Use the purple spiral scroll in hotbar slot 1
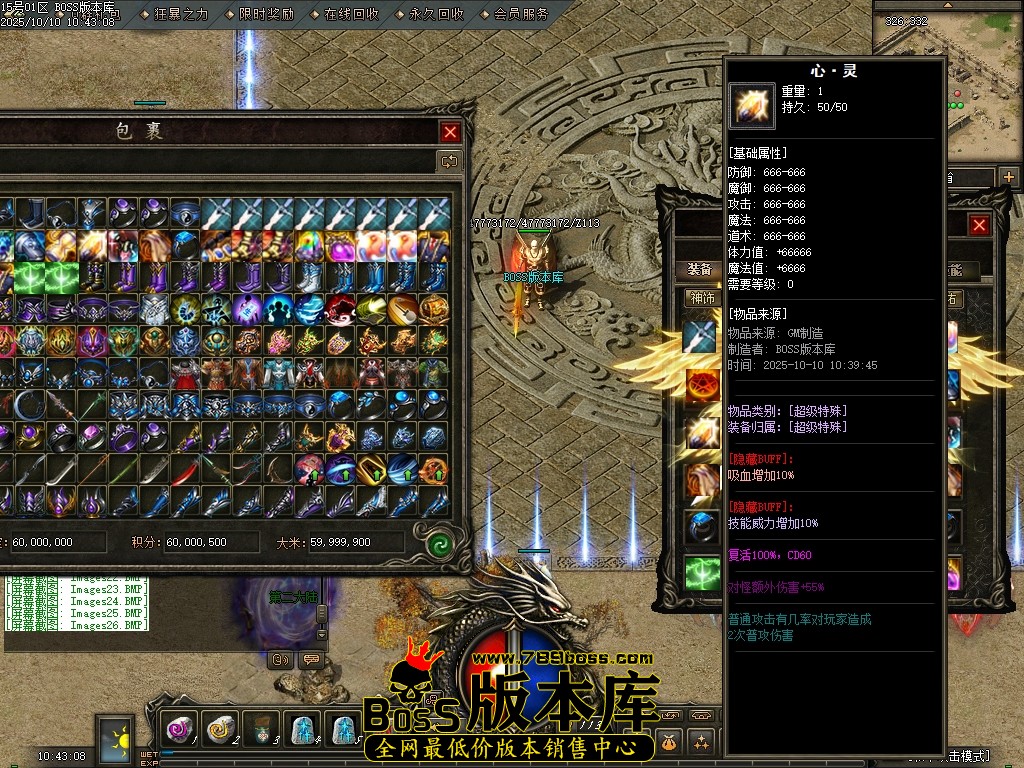 click(180, 730)
